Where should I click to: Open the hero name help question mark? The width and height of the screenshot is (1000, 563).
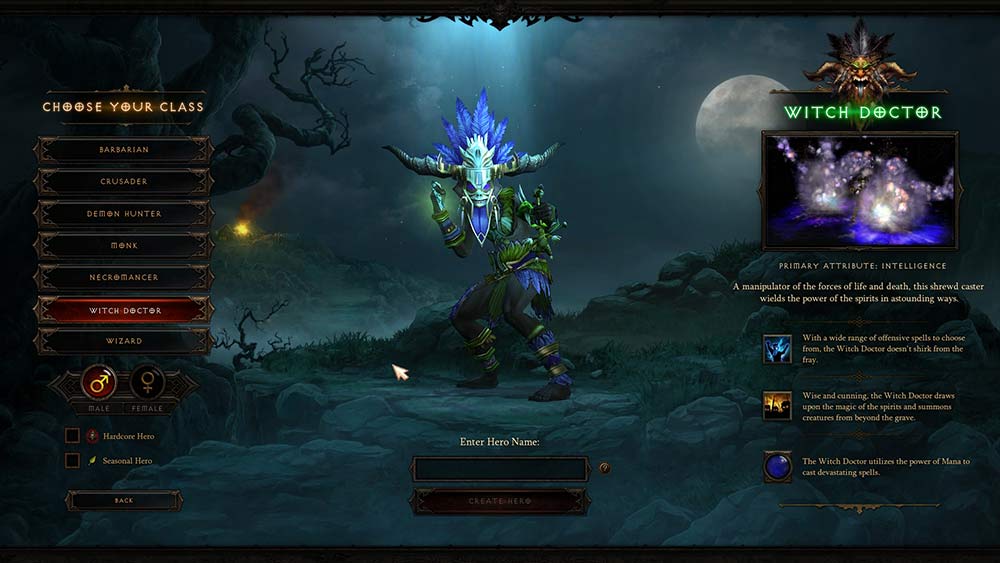click(604, 468)
